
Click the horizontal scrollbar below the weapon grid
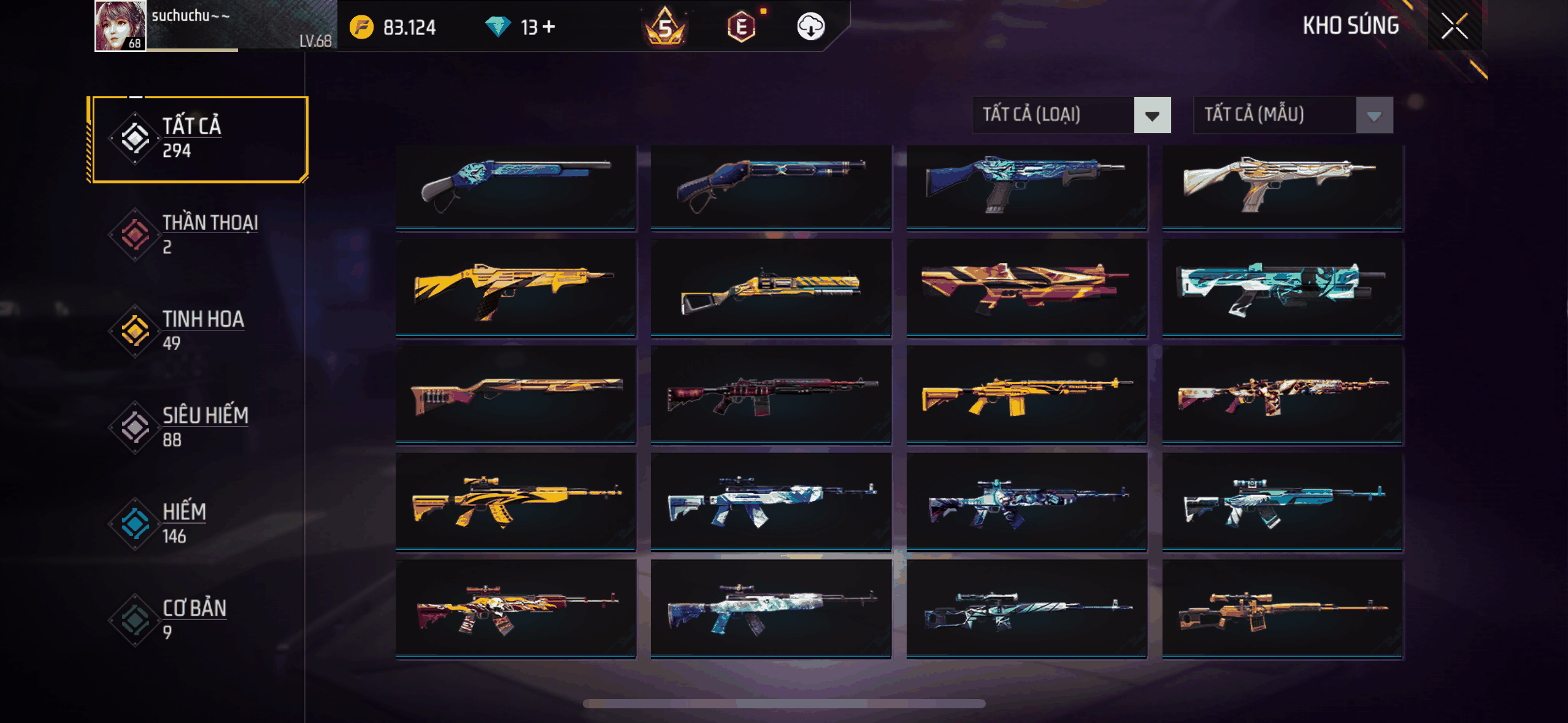[x=784, y=703]
